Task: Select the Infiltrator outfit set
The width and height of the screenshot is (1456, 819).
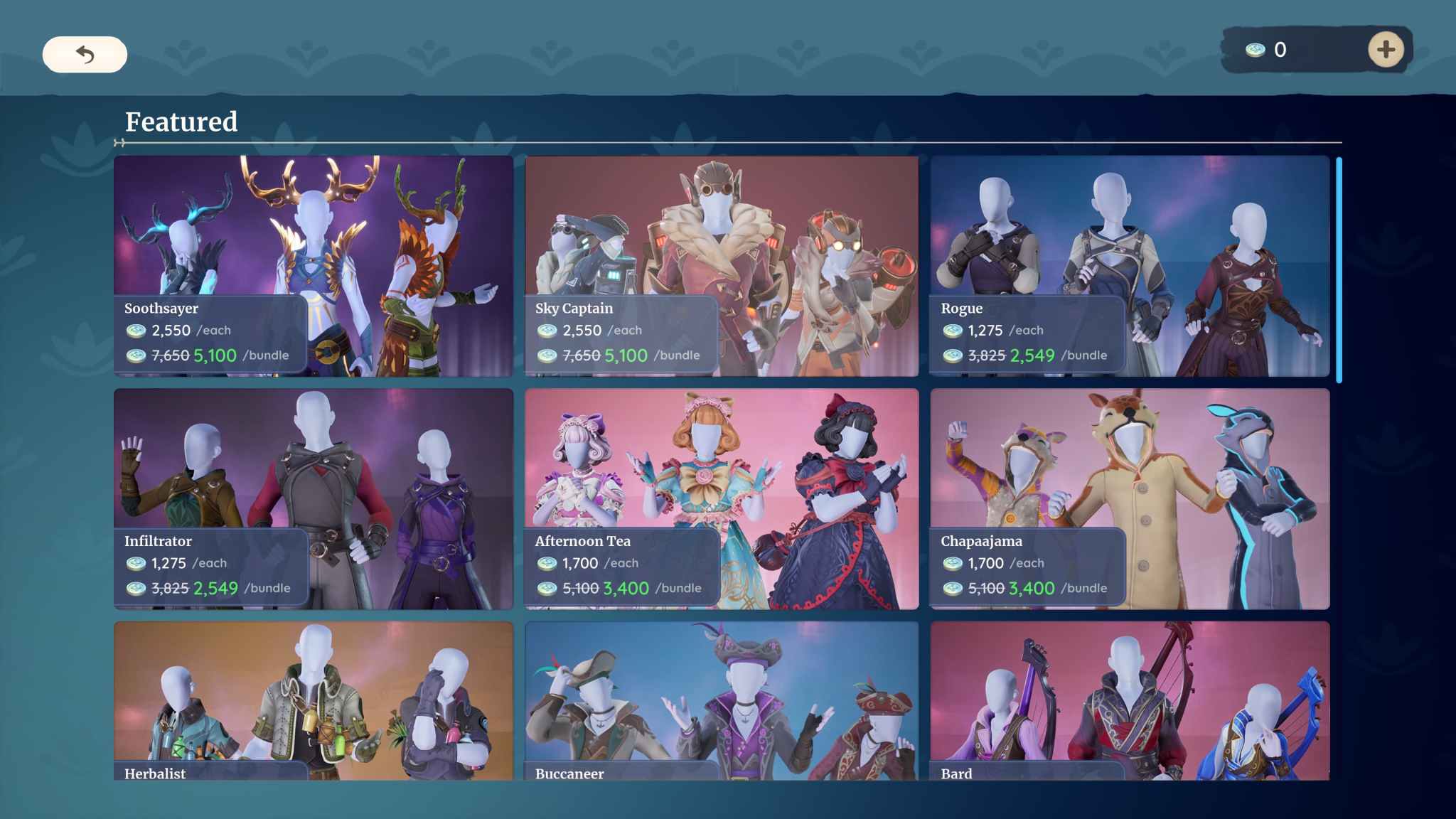Action: click(313, 462)
